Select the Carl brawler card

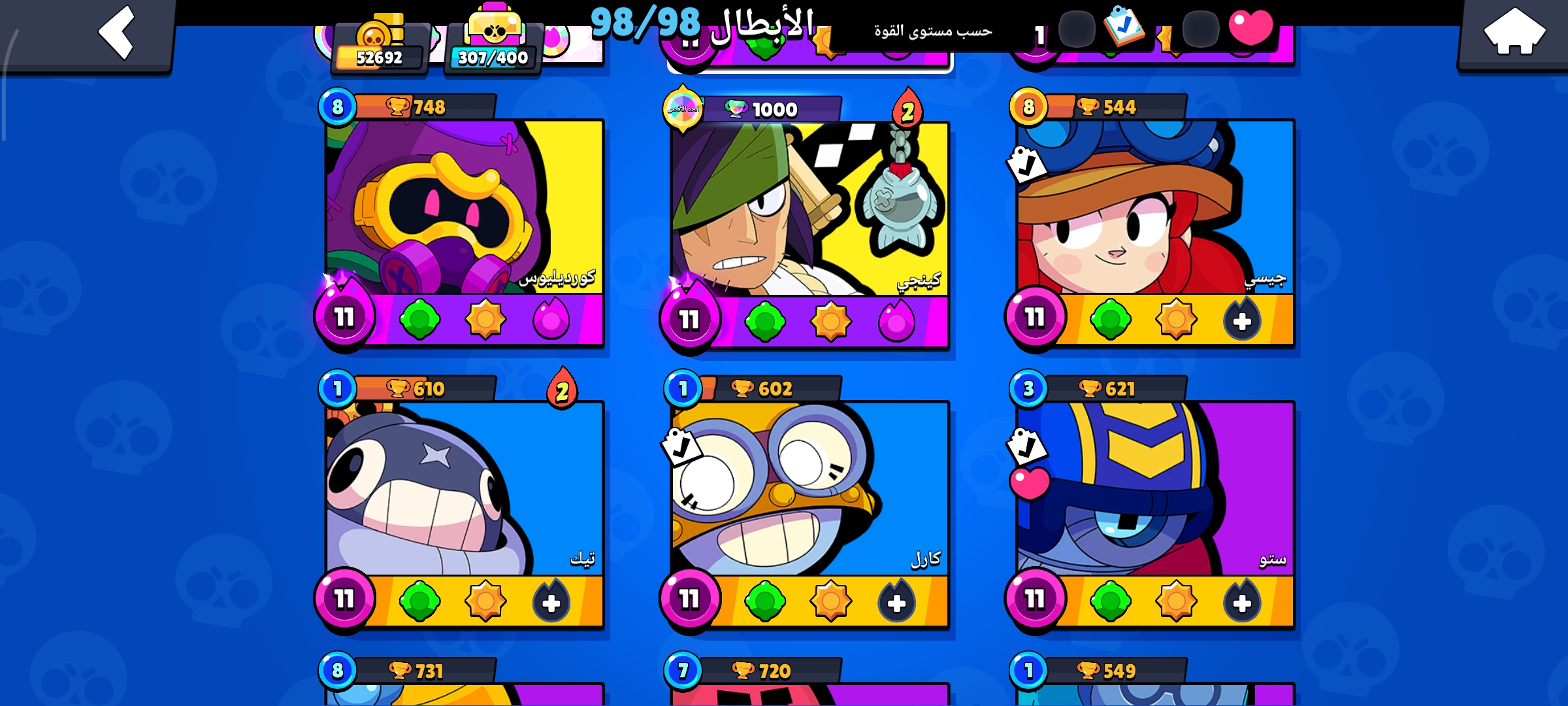809,490
